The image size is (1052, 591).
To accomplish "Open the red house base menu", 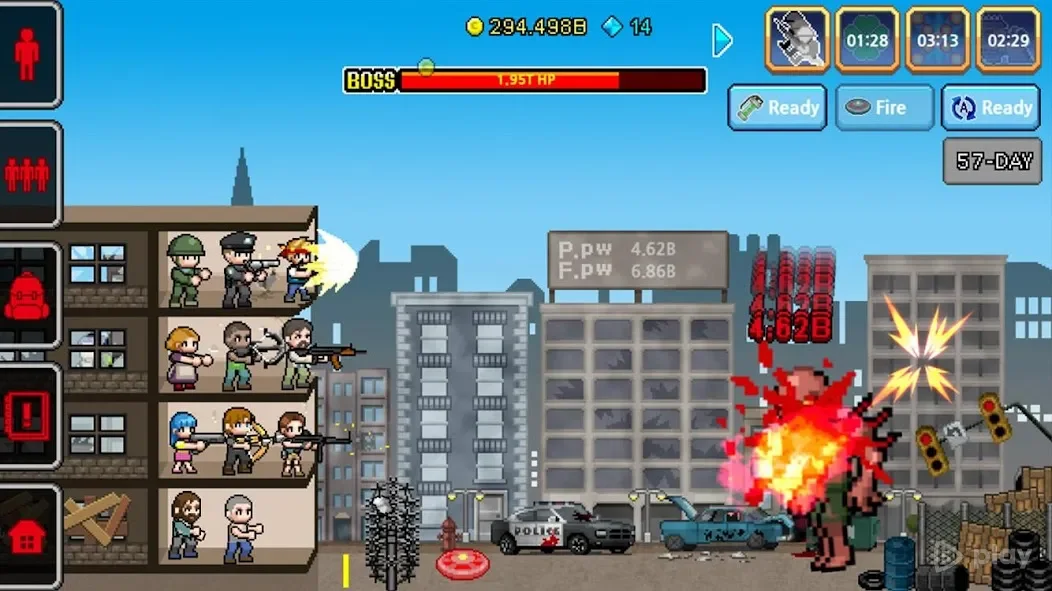I will point(26,537).
